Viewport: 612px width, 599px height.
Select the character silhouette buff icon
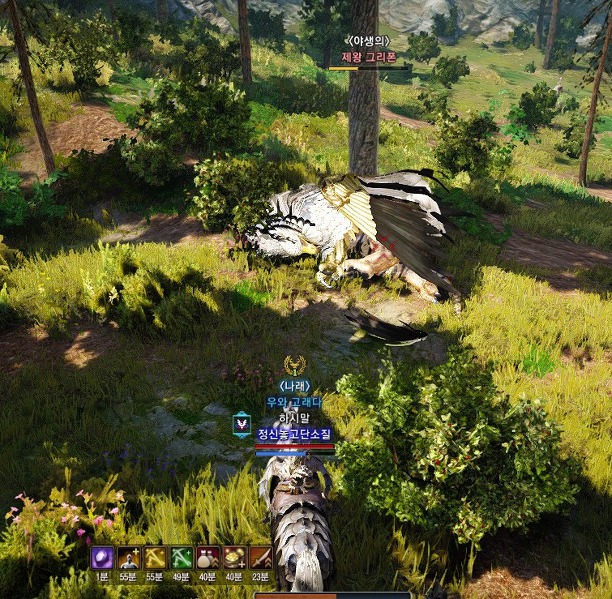pos(128,558)
